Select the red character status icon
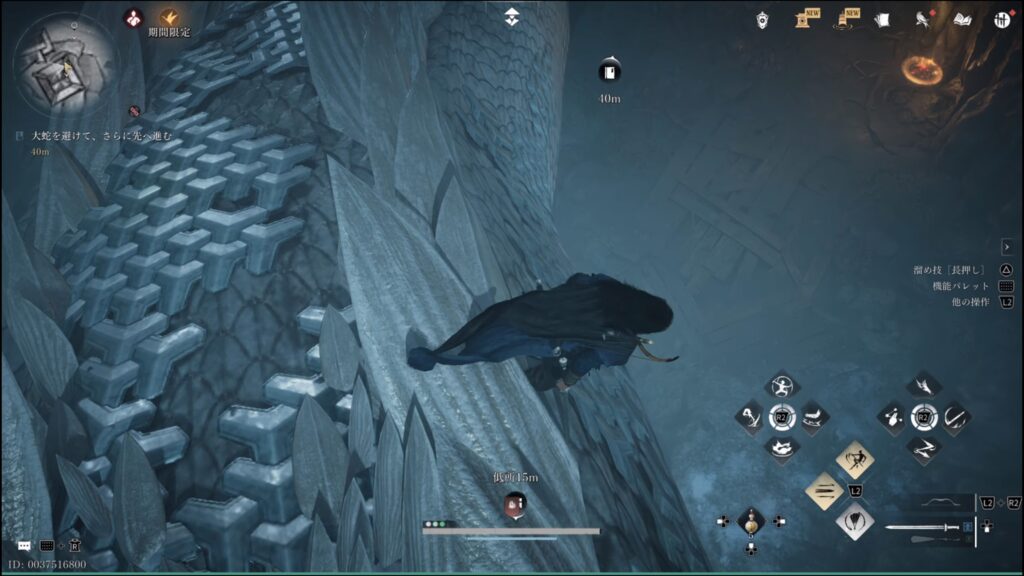The height and width of the screenshot is (576, 1024). 133,17
